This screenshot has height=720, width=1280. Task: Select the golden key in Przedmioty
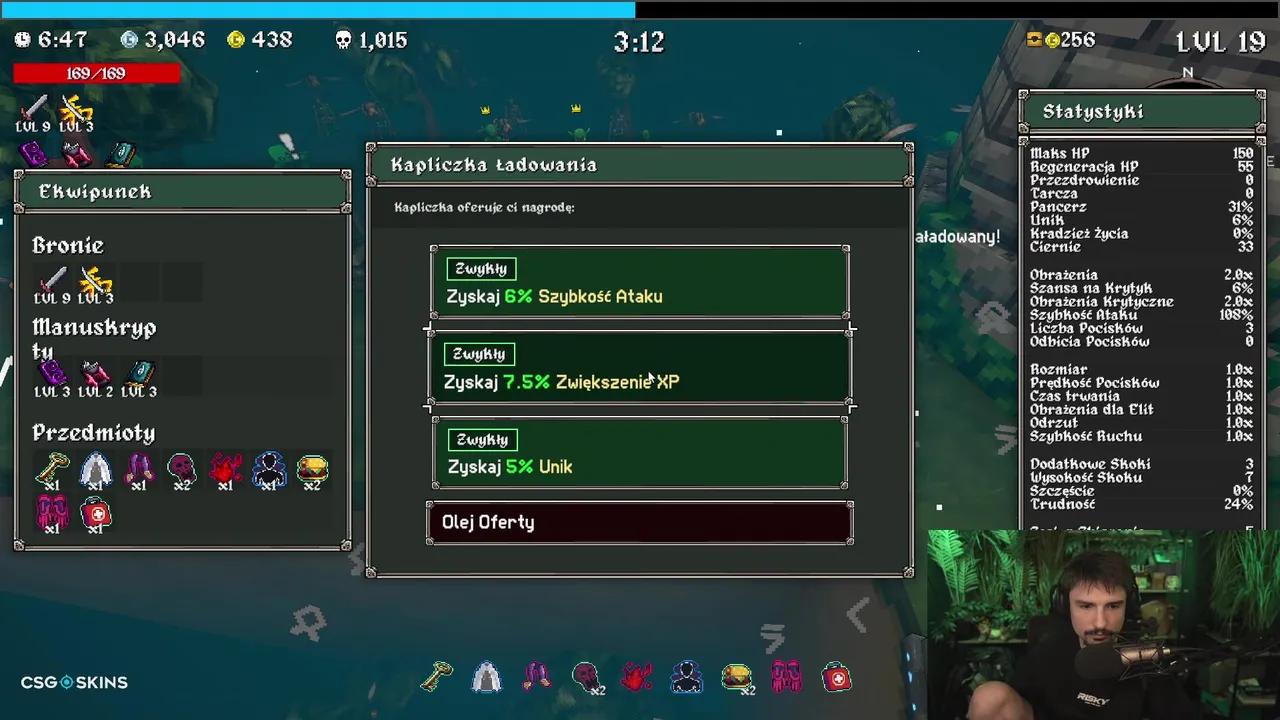52,468
